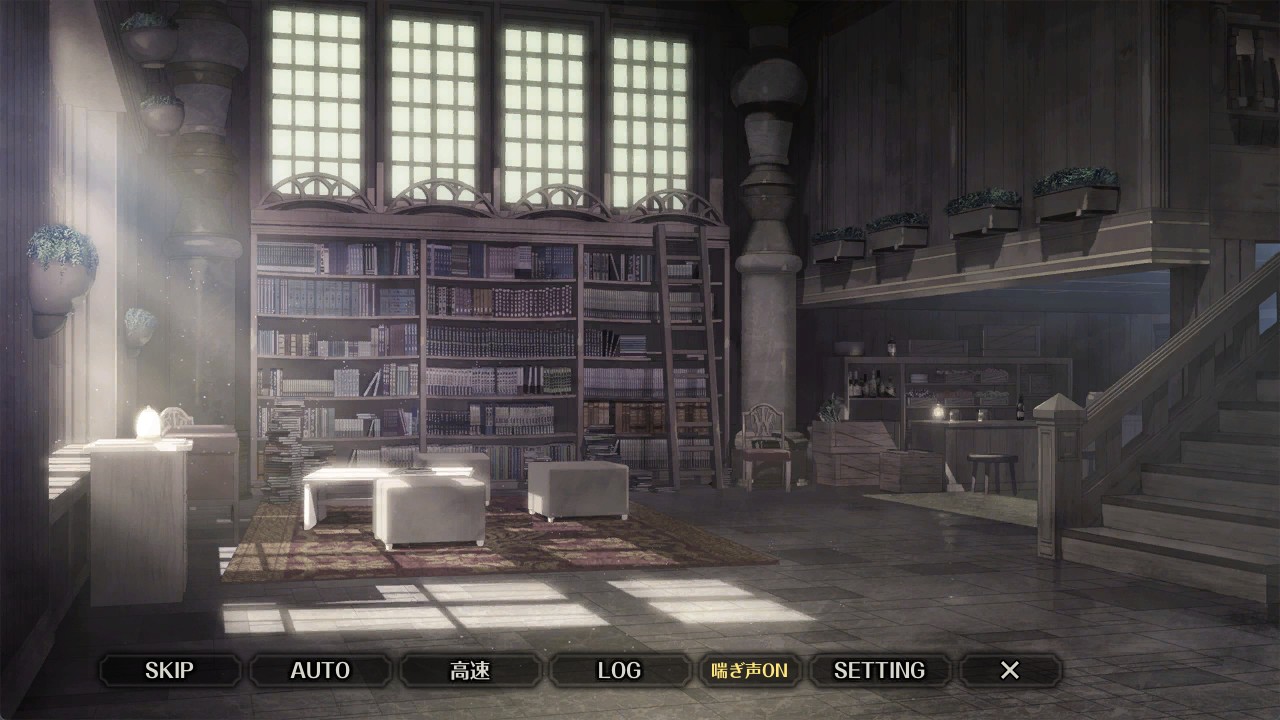The image size is (1280, 720).
Task: Toggle the 喘ぎ声ON voice option
Action: [x=750, y=670]
